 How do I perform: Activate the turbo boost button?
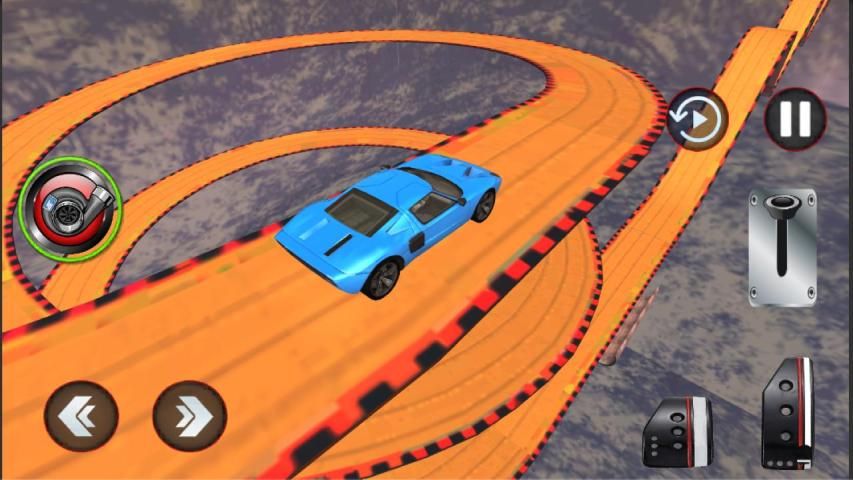pos(69,205)
